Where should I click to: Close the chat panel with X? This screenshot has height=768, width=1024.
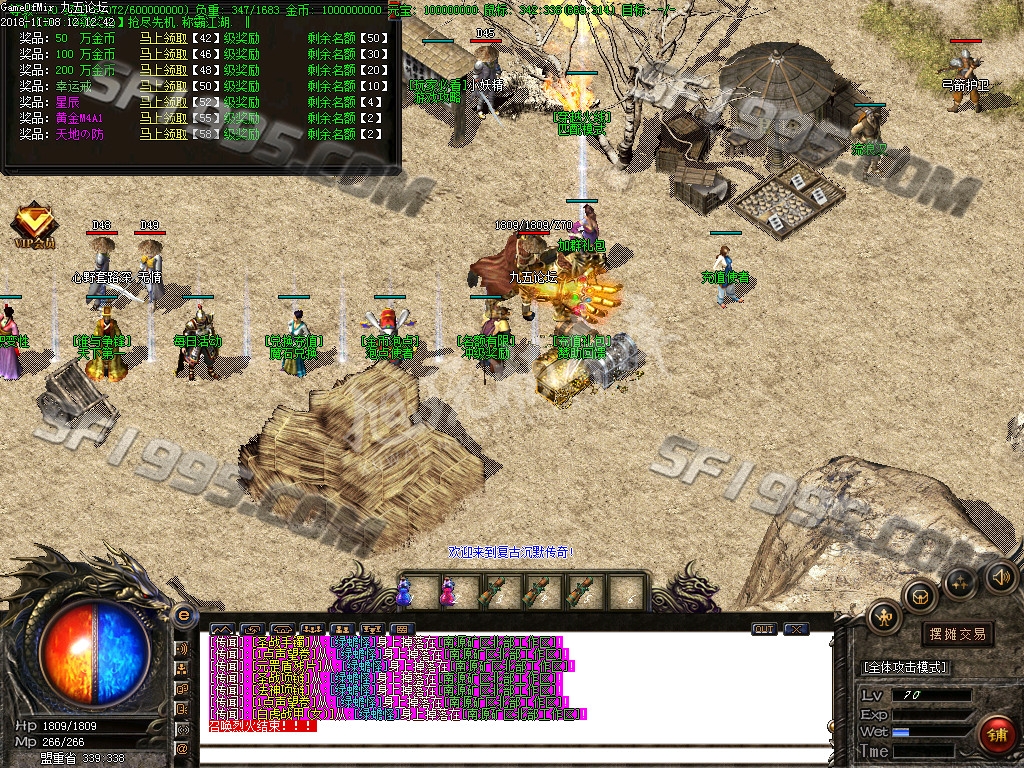tap(796, 629)
